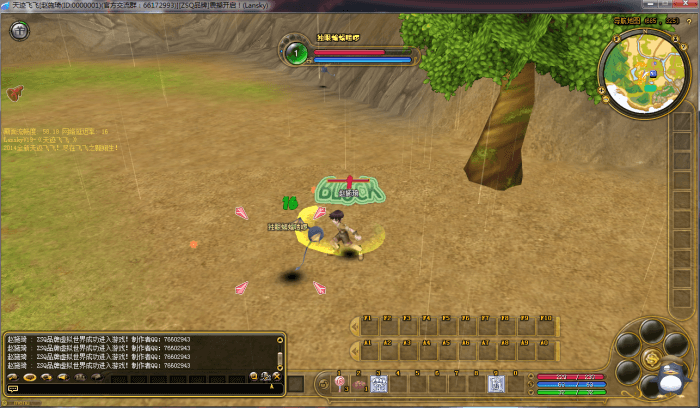The width and height of the screenshot is (700, 408).
Task: Use the hotbar item in slot 2
Action: pos(359,383)
